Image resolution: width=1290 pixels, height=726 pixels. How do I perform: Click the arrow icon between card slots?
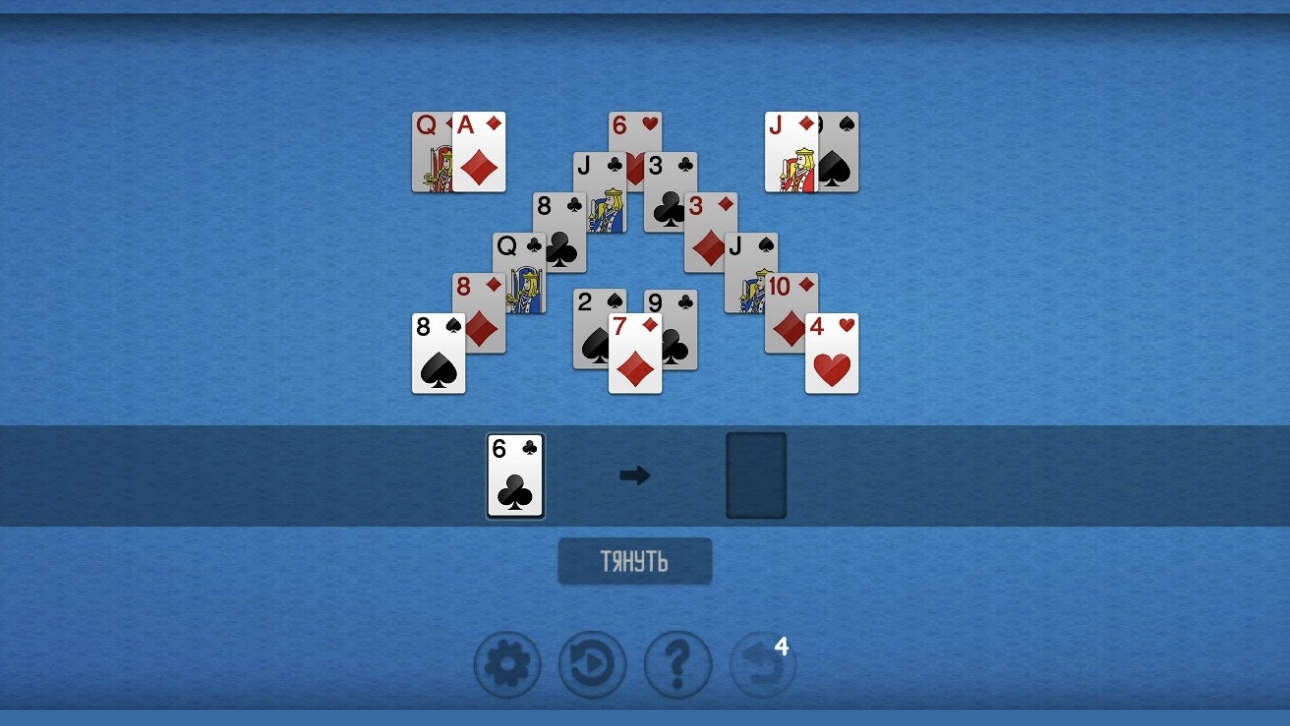[x=636, y=476]
